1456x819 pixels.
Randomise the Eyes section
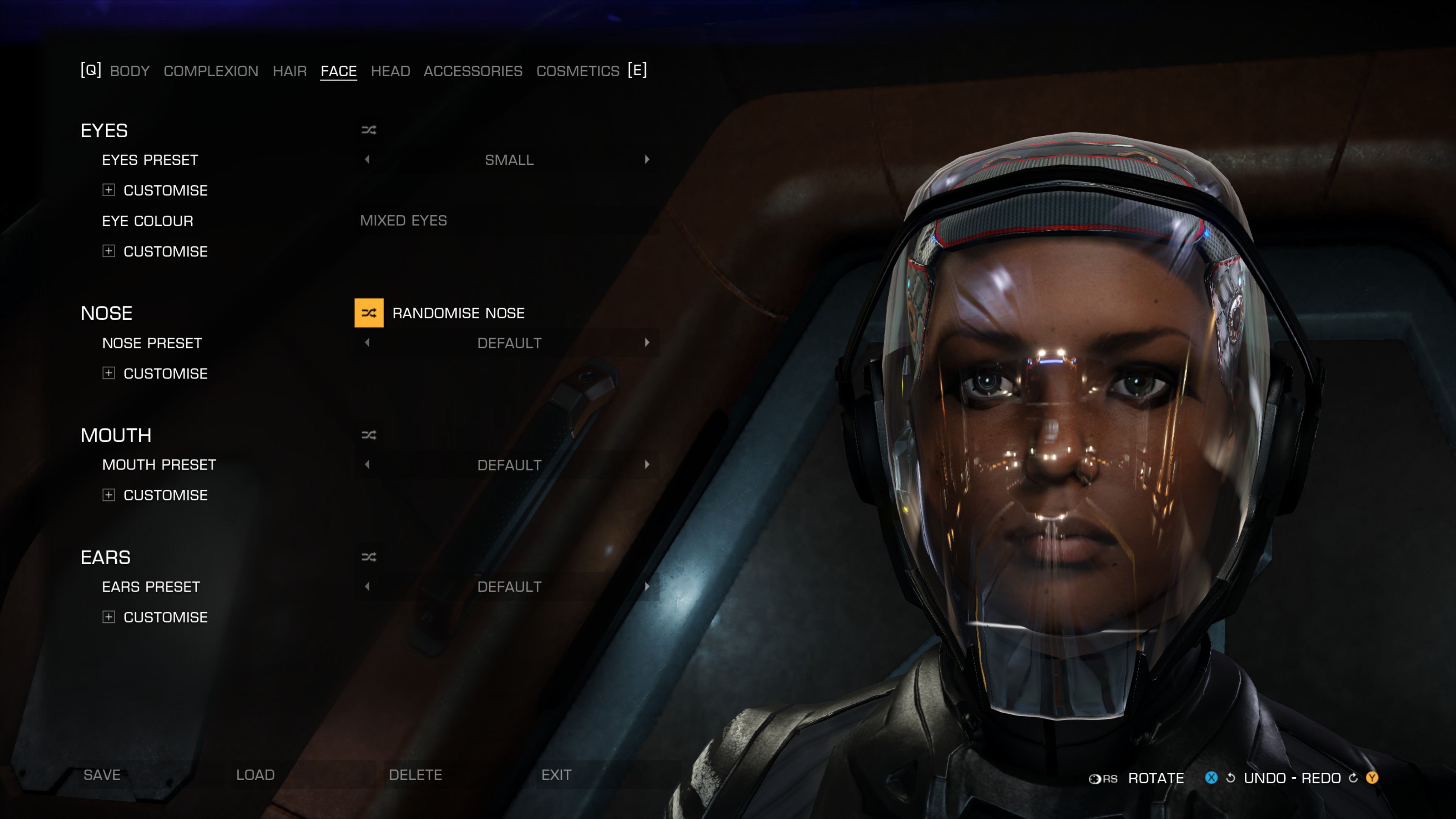[369, 130]
